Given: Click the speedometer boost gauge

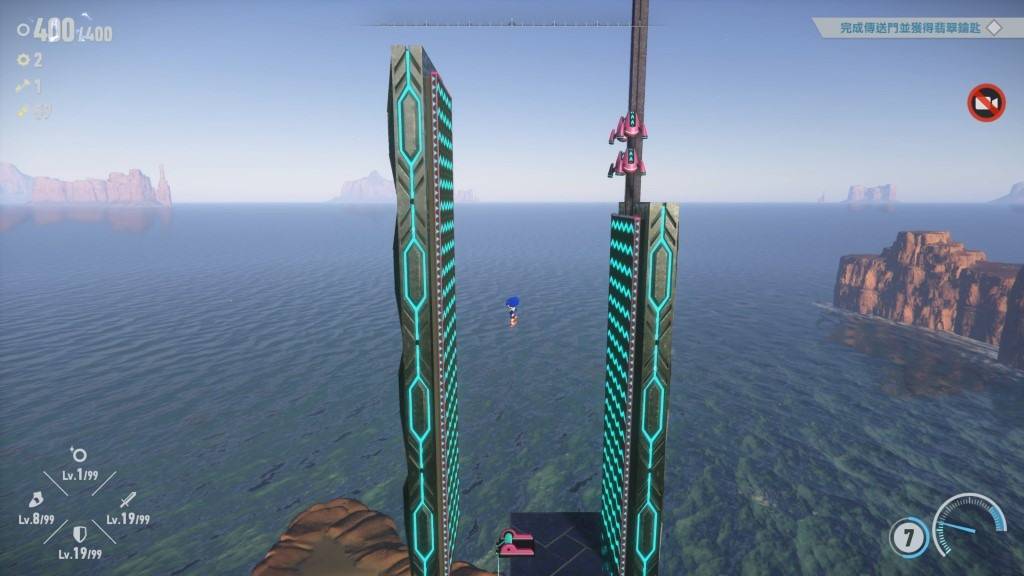Looking at the screenshot, I should point(970,524).
